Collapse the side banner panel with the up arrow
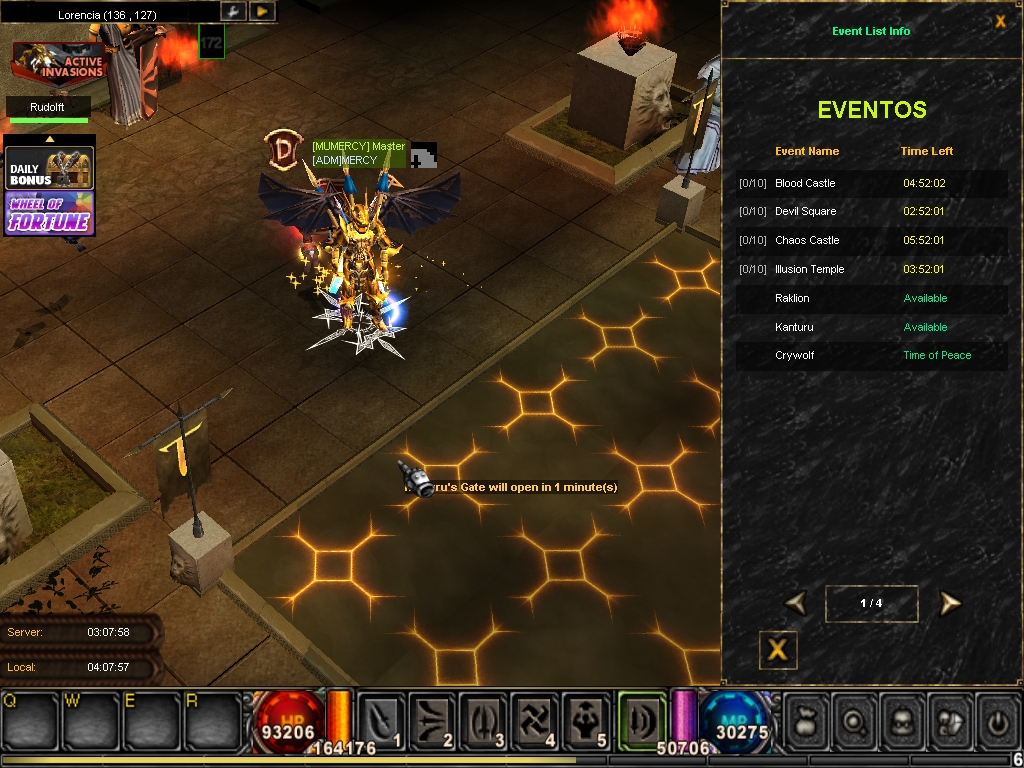This screenshot has width=1024, height=768. pyautogui.click(x=50, y=140)
